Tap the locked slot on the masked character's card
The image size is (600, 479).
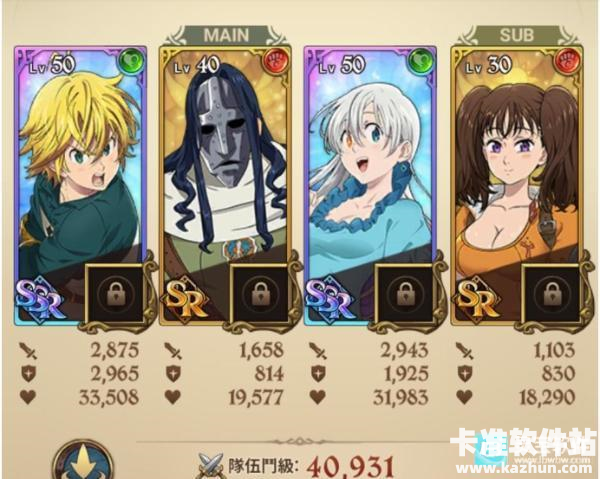(x=259, y=294)
